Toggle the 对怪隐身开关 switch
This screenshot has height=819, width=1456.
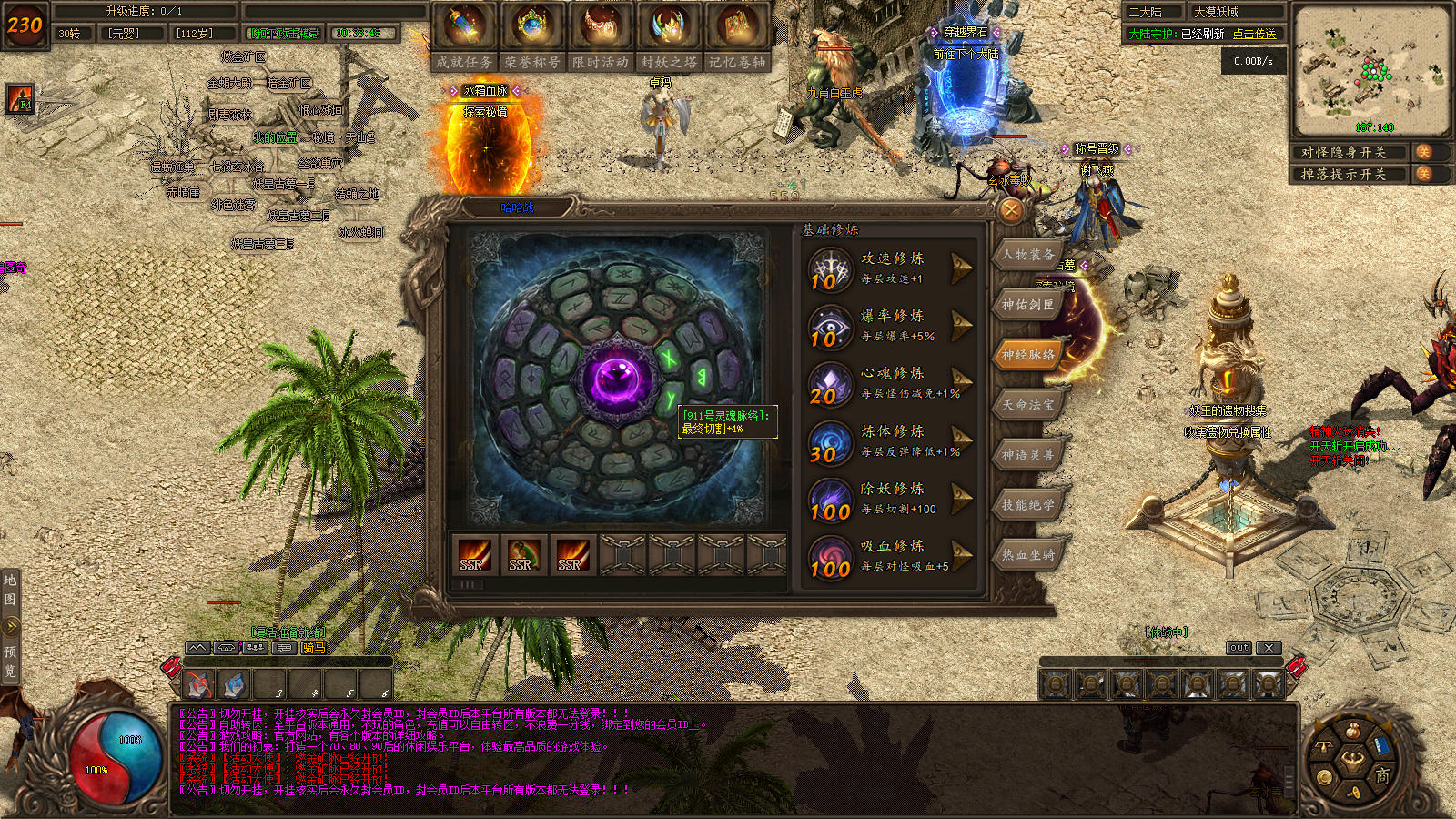[1424, 152]
